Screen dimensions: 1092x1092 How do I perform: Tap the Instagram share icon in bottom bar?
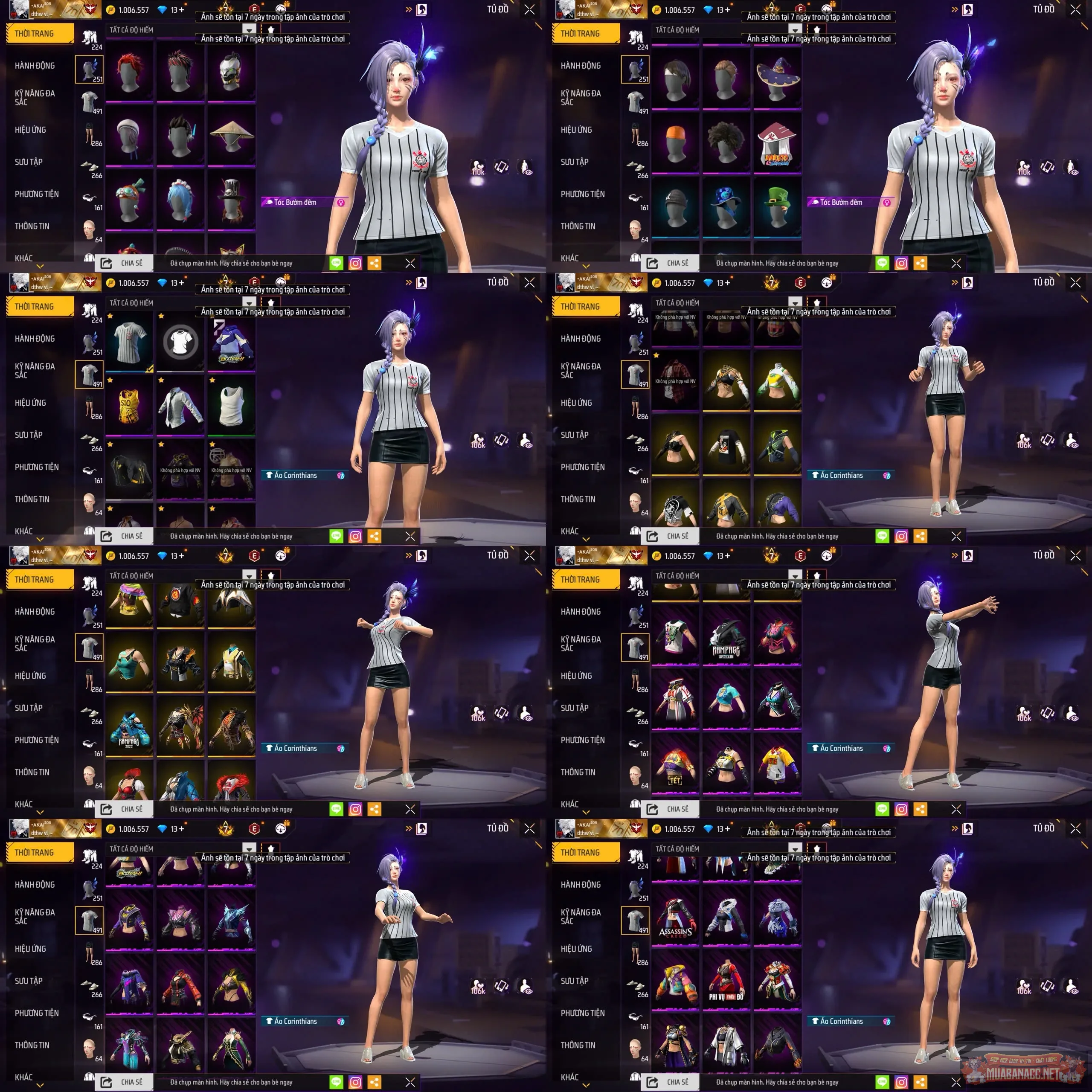point(356,262)
